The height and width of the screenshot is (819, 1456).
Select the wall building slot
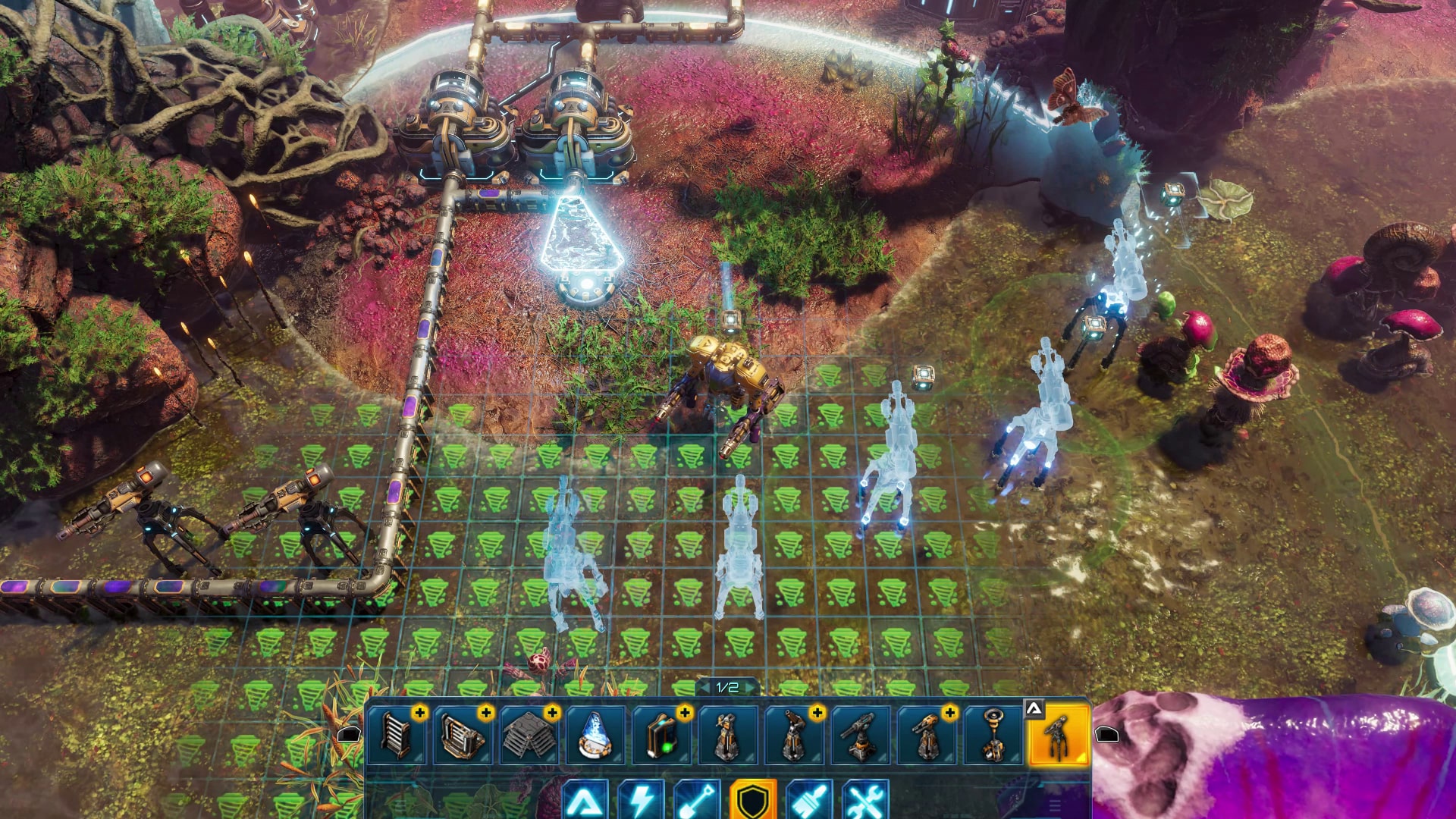point(397,734)
